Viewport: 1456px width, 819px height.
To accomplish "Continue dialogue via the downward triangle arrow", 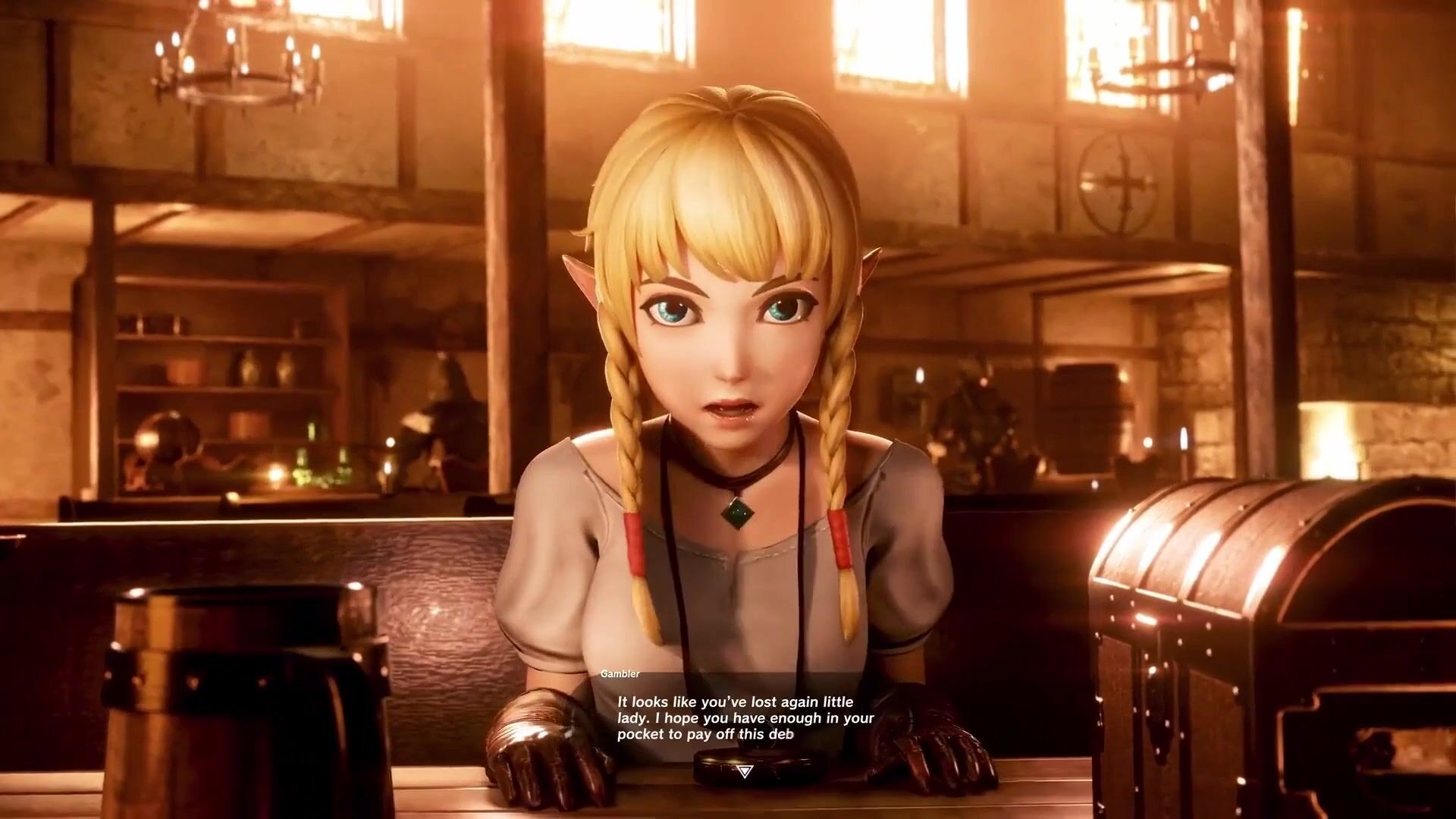I will click(744, 771).
